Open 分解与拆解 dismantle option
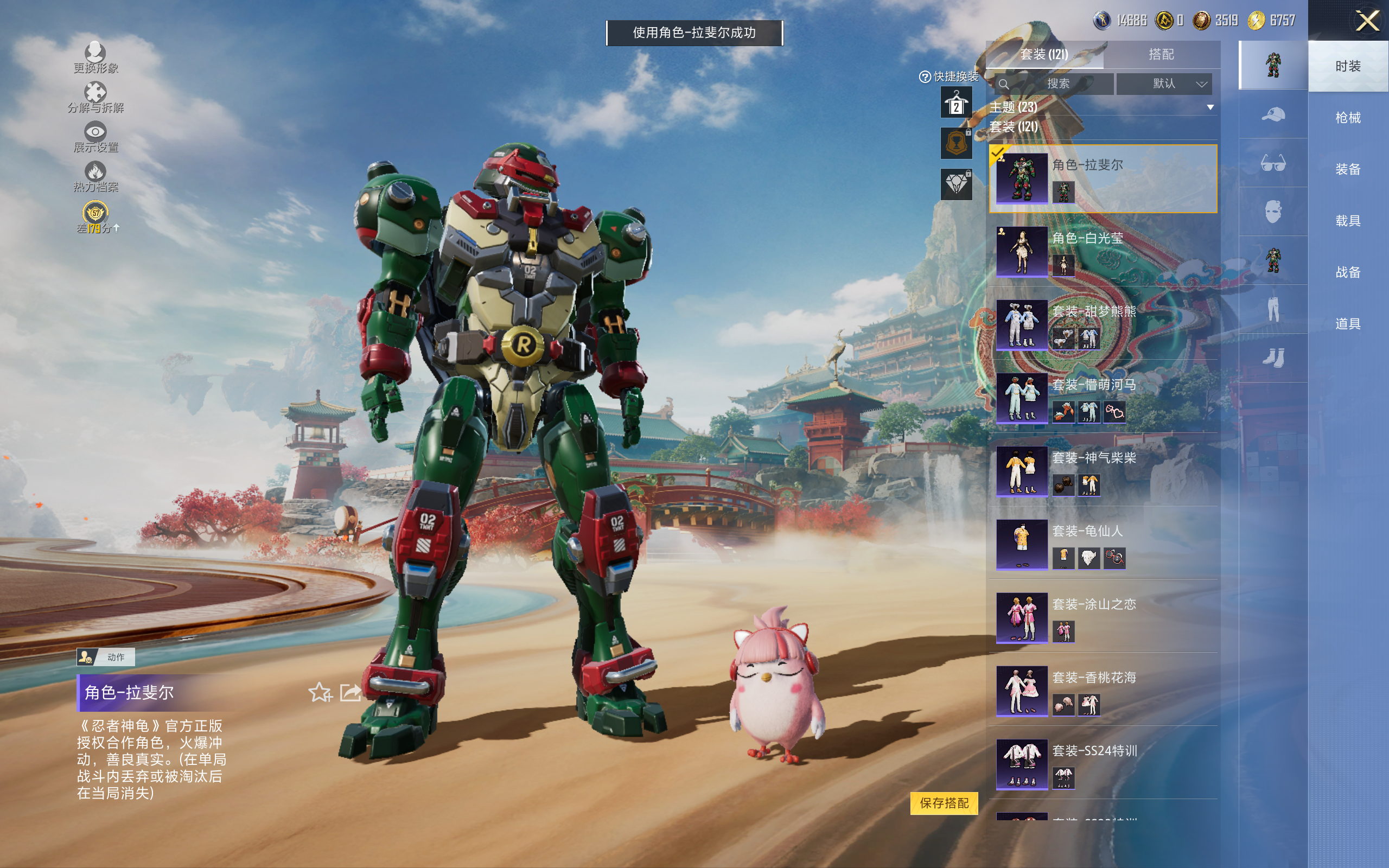Viewport: 1389px width, 868px height. (x=95, y=97)
